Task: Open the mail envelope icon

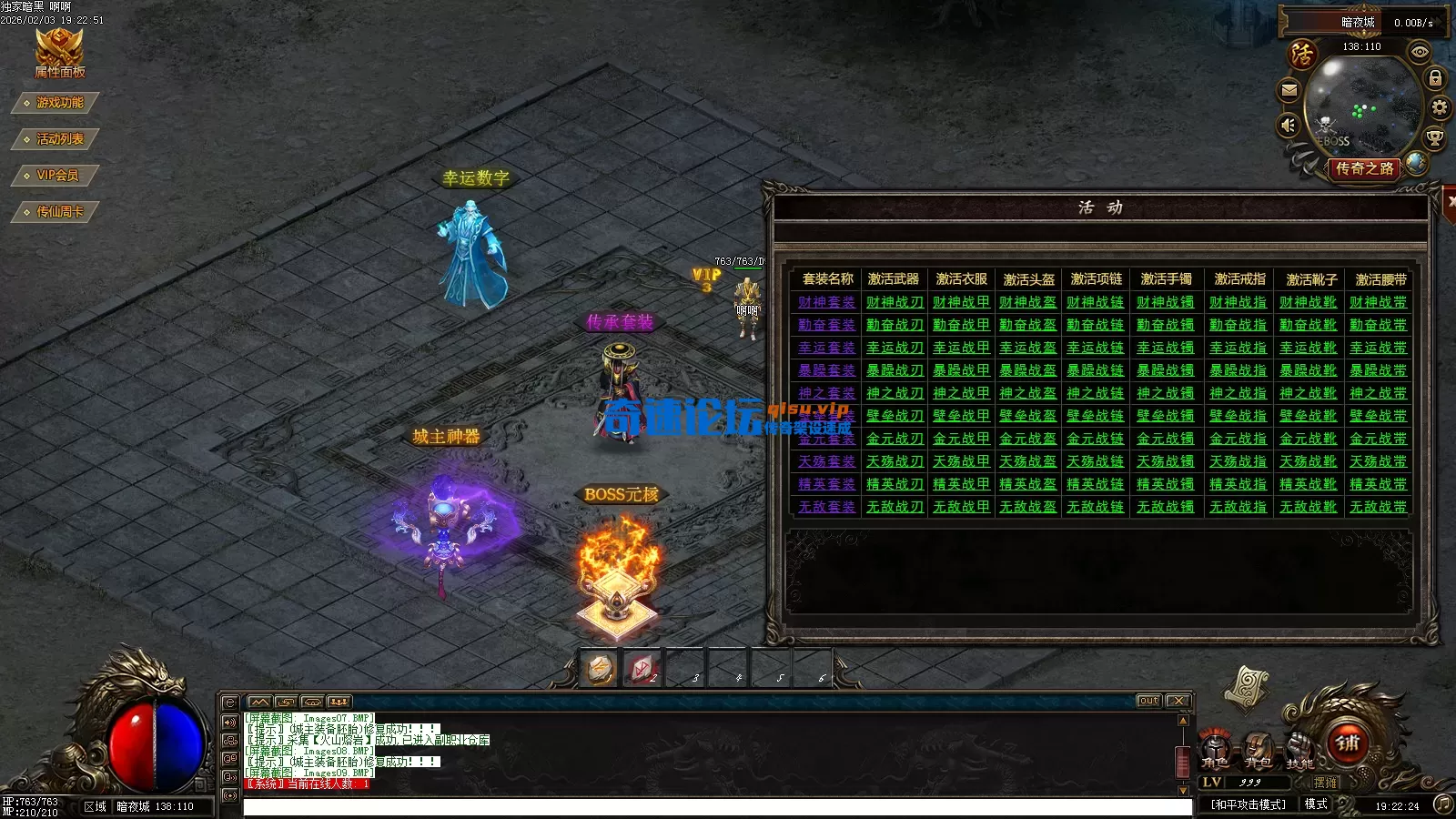Action: (x=1289, y=90)
